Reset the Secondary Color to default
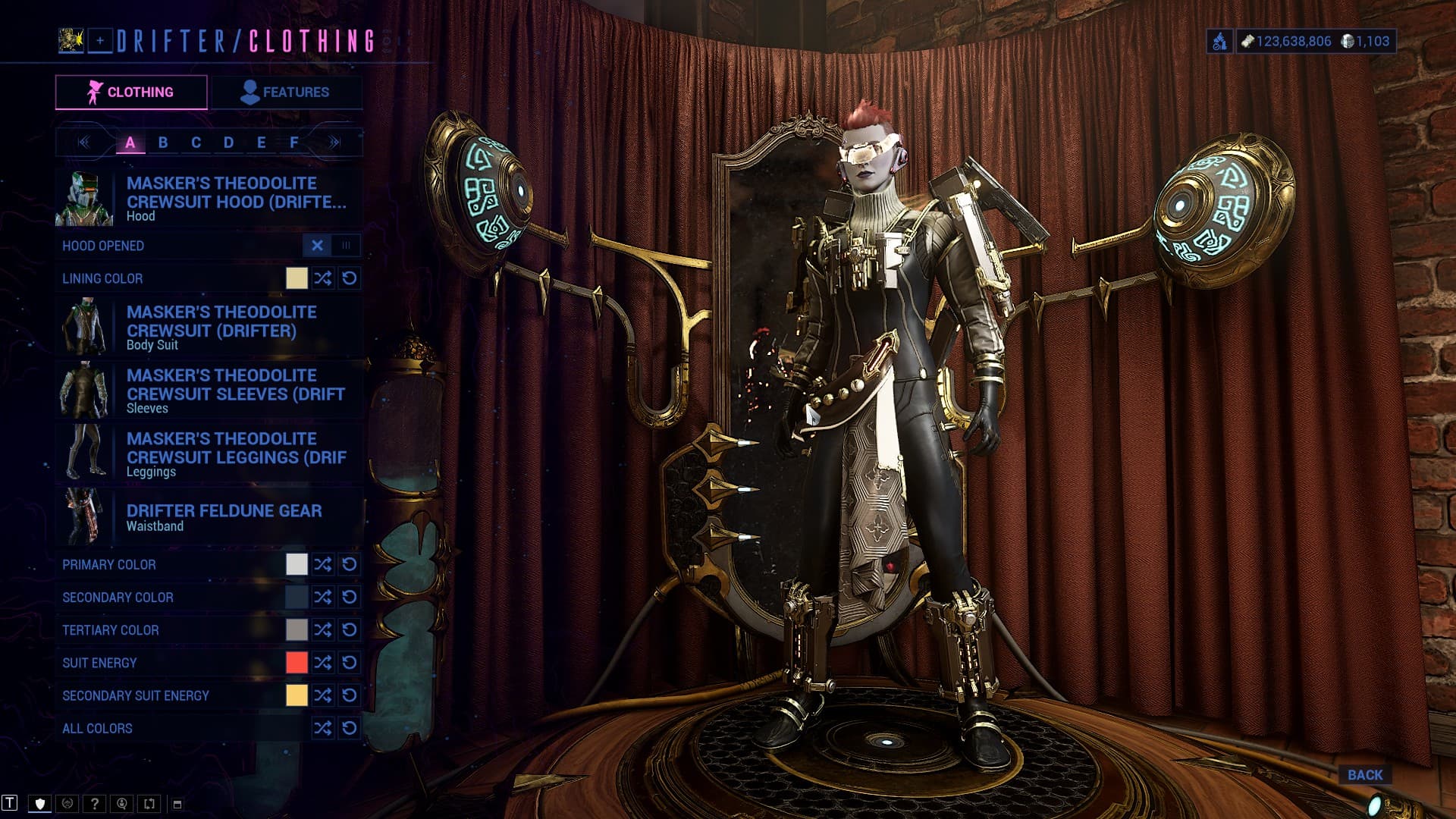Viewport: 1456px width, 819px height. coord(350,598)
